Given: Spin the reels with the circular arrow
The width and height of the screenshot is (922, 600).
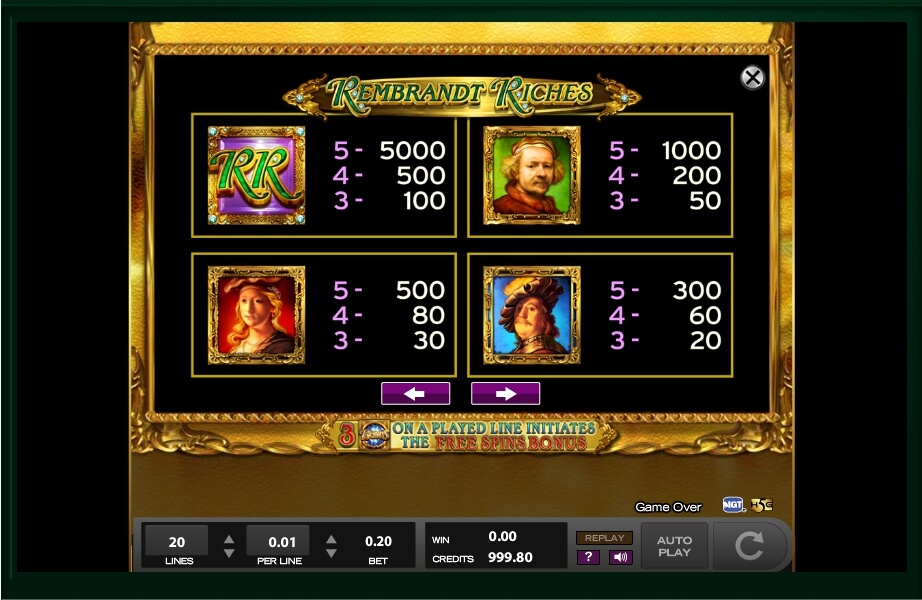Looking at the screenshot, I should coord(748,546).
